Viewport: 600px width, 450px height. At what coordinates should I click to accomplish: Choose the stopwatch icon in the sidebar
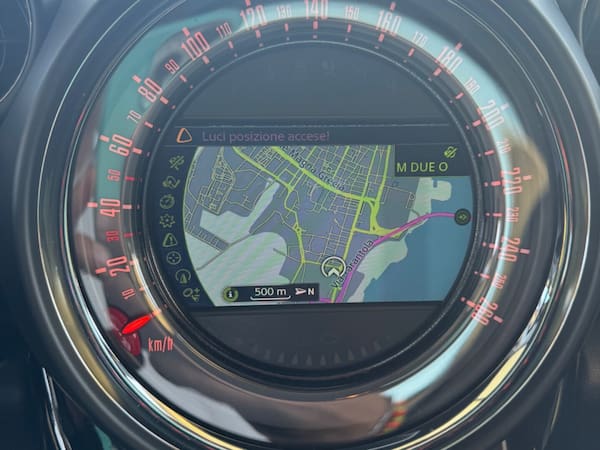click(x=167, y=201)
